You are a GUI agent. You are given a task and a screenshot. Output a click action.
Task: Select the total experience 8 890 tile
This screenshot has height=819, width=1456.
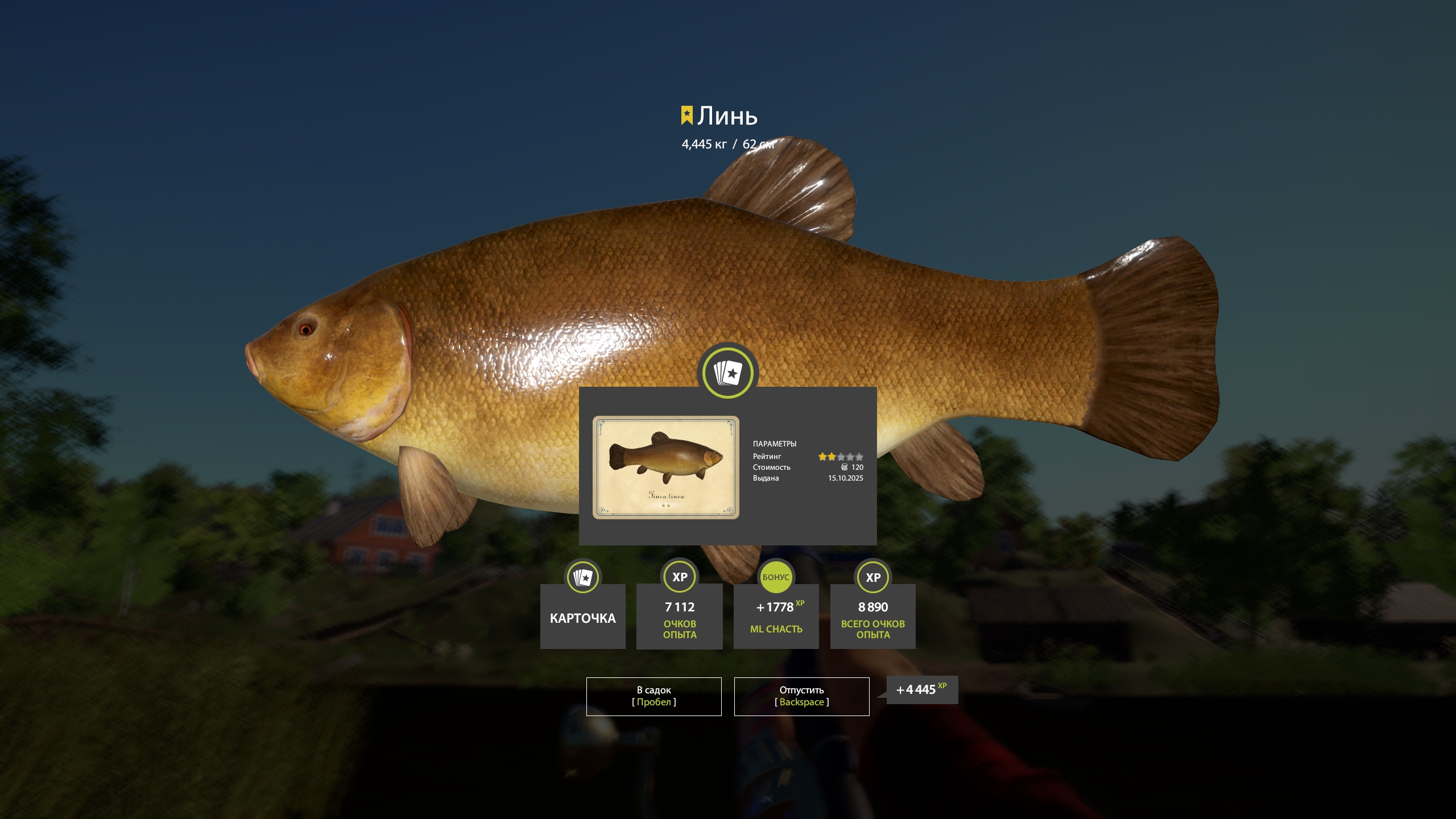point(872,616)
